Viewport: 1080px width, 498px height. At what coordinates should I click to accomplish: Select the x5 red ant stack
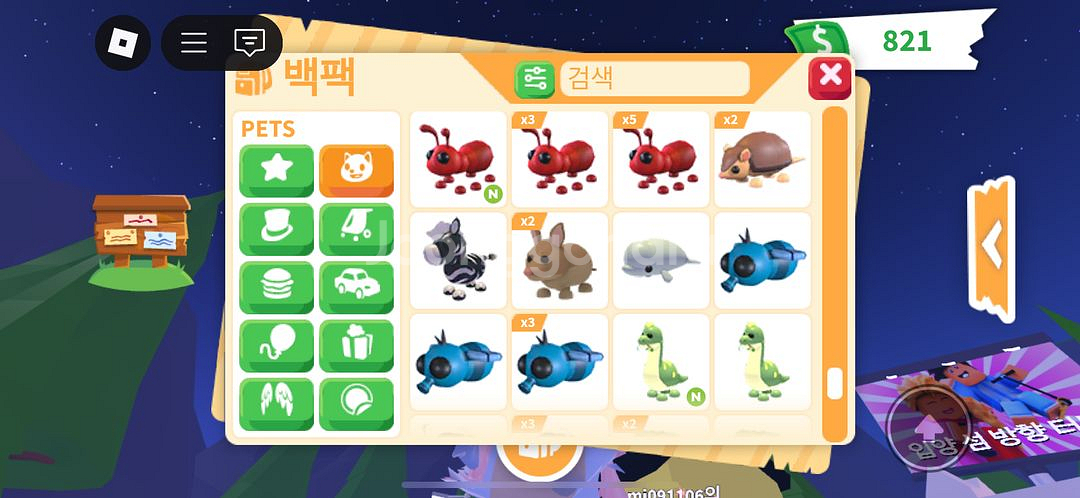click(x=661, y=159)
